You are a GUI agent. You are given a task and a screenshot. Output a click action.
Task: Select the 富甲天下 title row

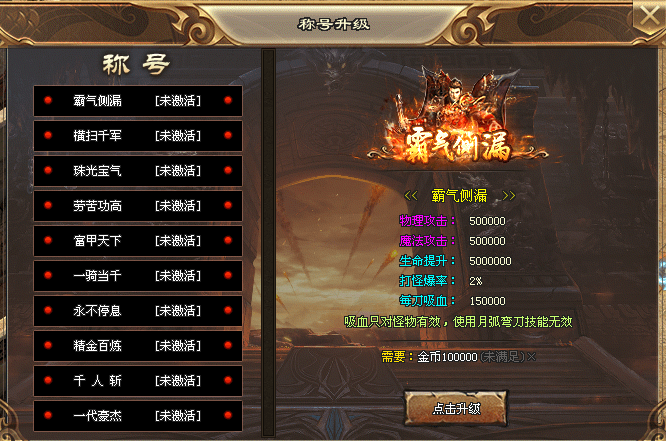tap(138, 240)
